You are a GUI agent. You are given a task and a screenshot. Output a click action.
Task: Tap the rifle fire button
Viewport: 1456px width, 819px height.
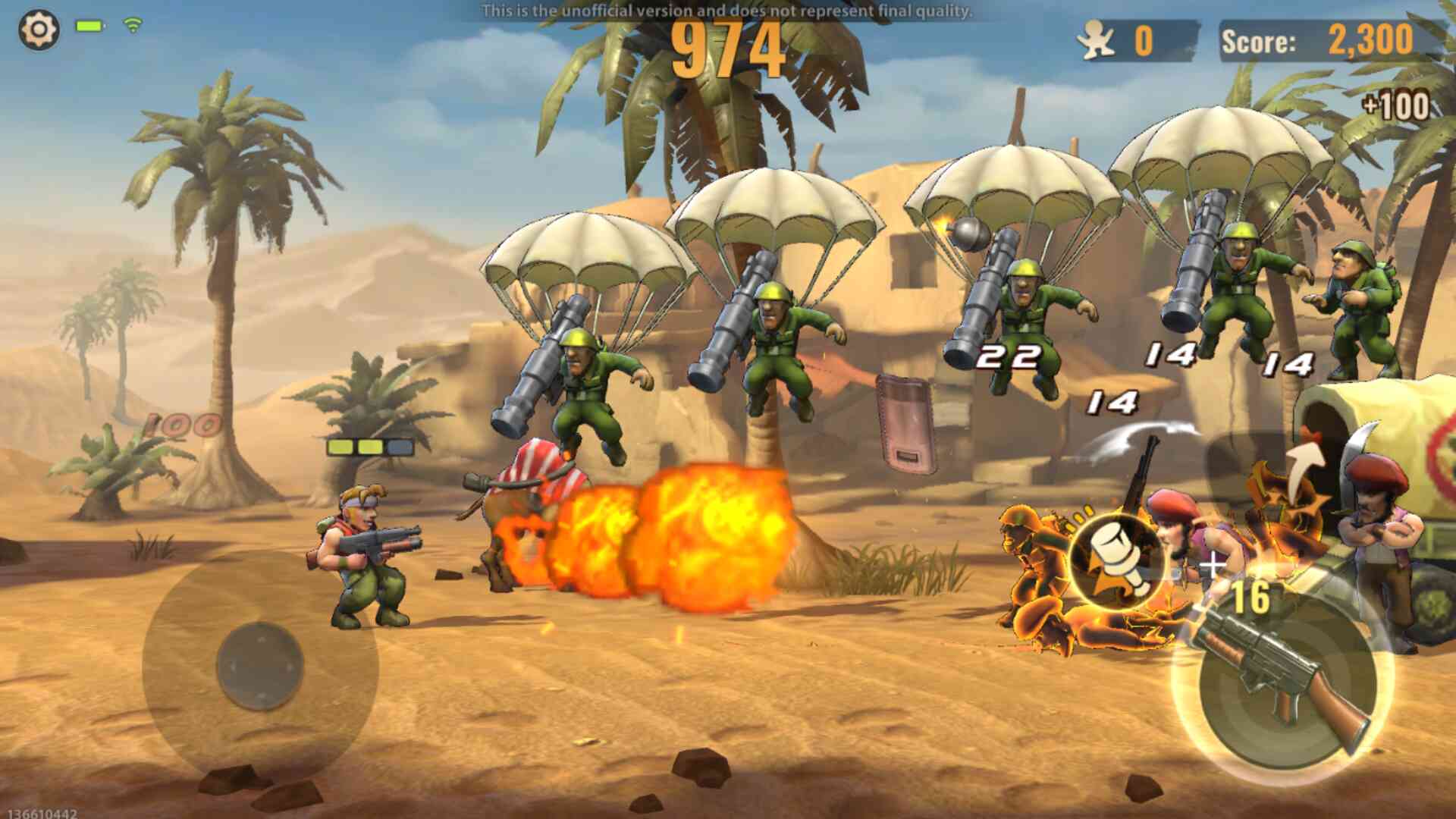[1283, 677]
